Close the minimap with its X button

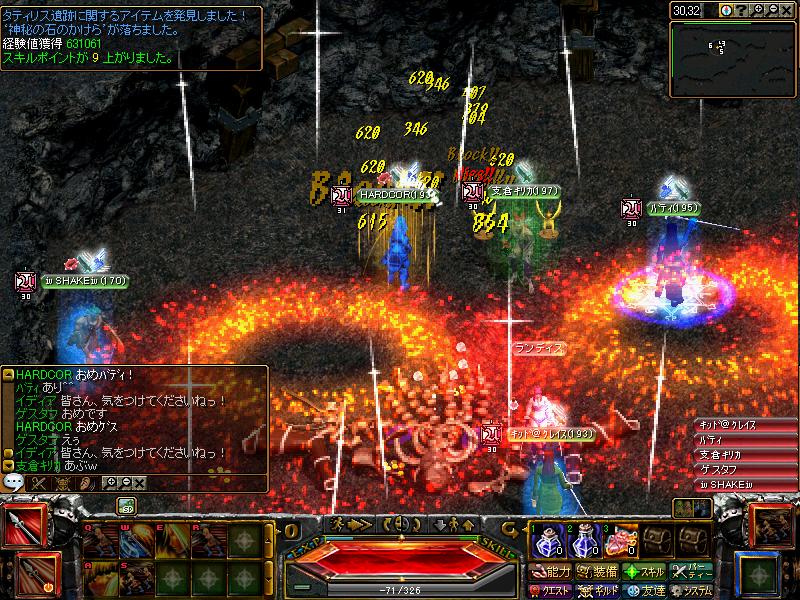790,10
